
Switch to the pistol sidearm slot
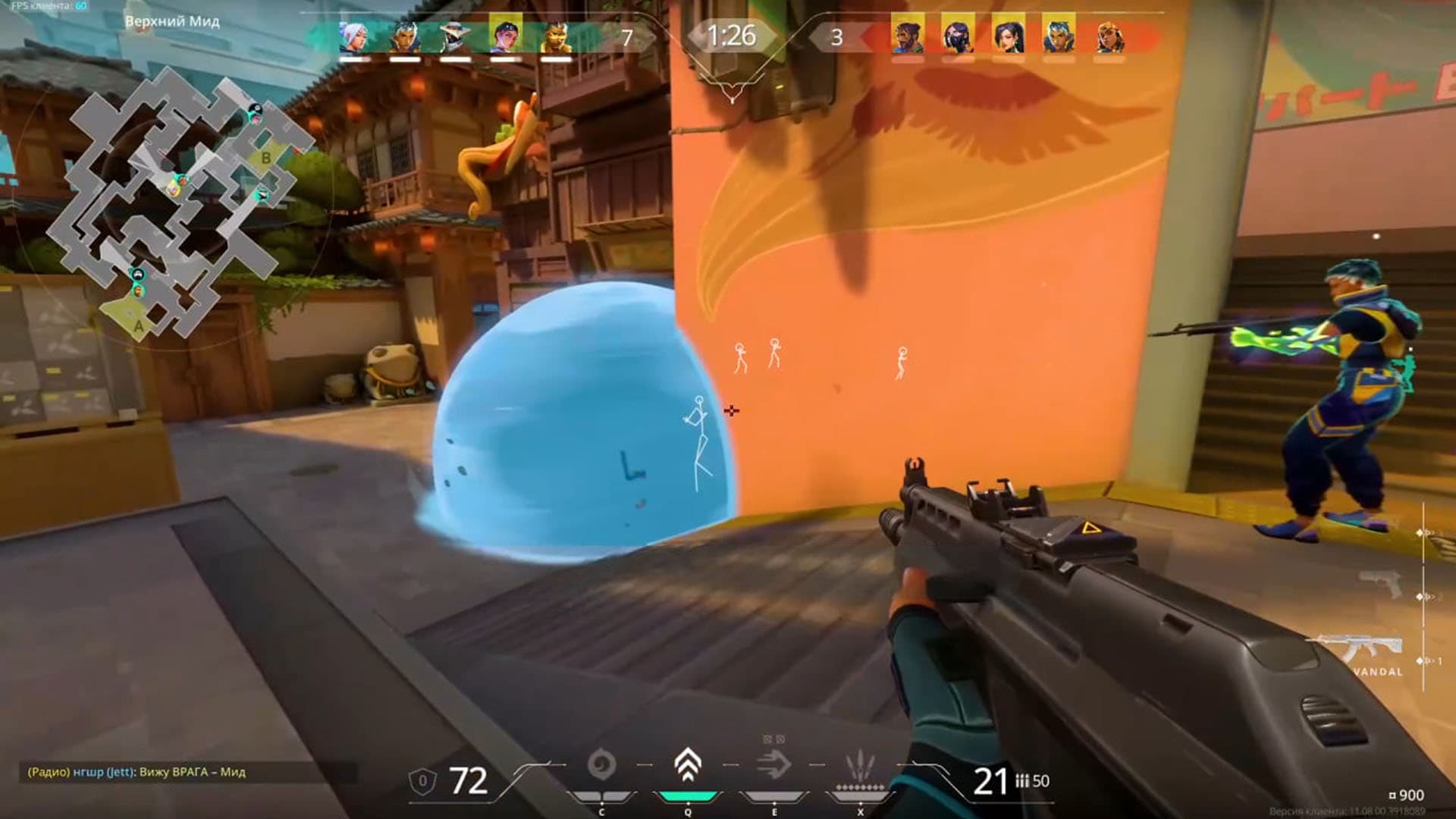coord(1380,582)
